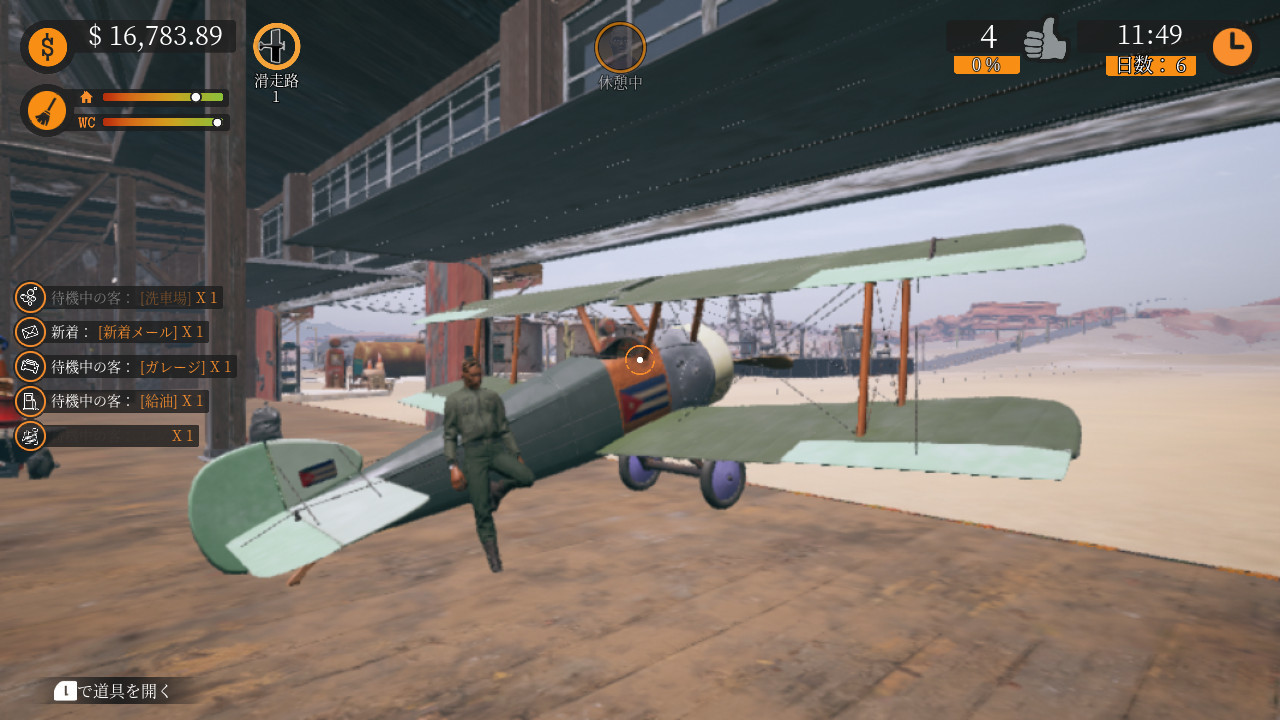Open the envelope icon for new mail
The height and width of the screenshot is (720, 1280).
click(x=29, y=331)
